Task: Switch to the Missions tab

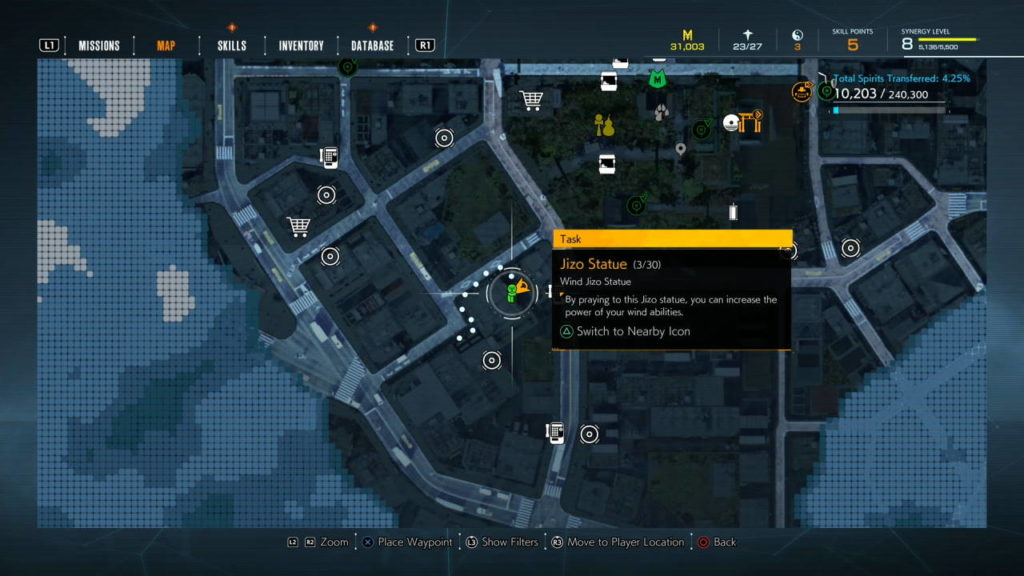Action: coord(99,45)
